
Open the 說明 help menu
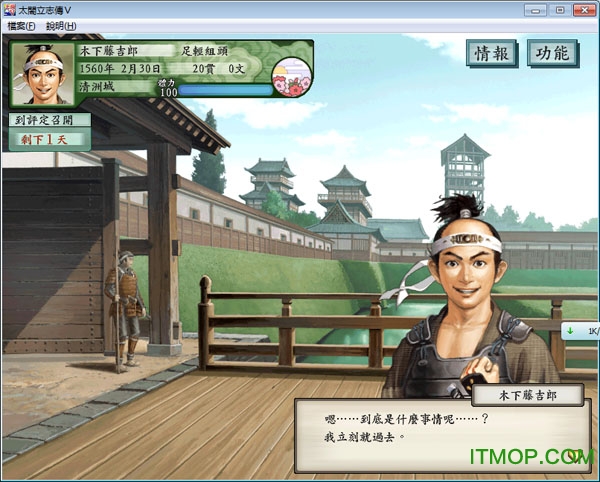pyautogui.click(x=61, y=26)
